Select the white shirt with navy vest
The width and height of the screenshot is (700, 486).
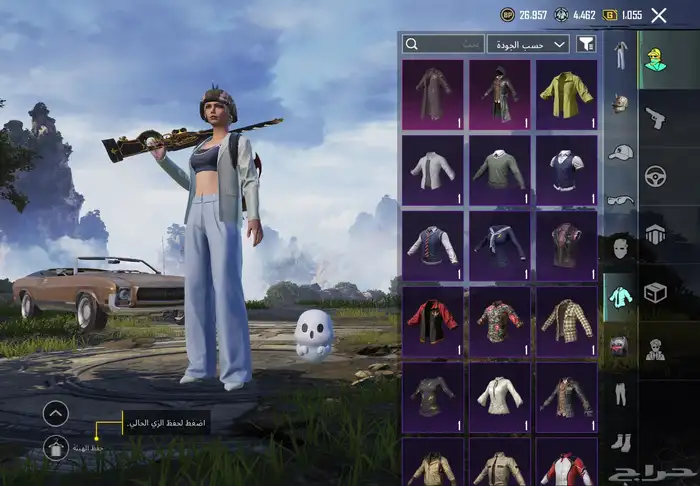pos(566,170)
